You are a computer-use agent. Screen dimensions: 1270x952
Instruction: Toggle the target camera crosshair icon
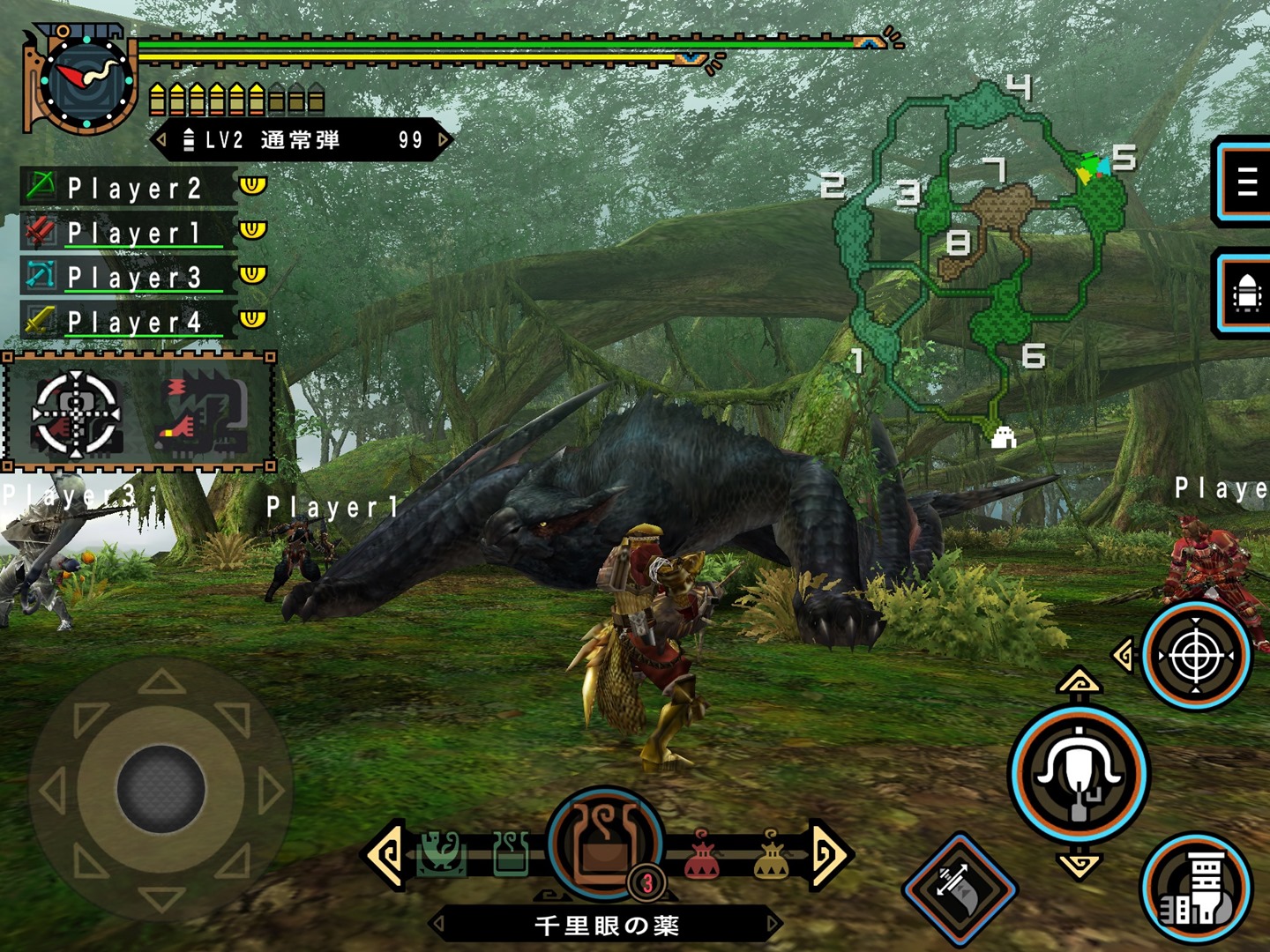pos(76,413)
